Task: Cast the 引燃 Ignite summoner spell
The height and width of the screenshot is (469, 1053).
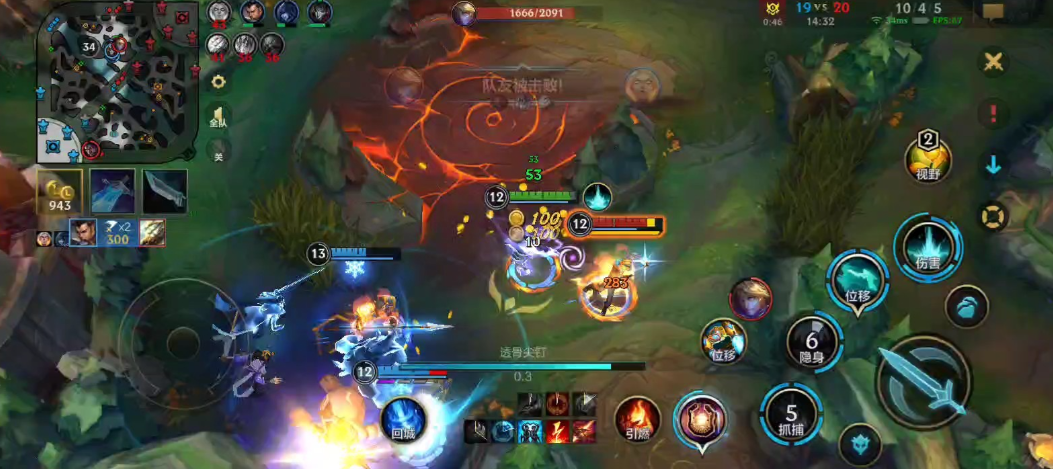Action: (637, 420)
